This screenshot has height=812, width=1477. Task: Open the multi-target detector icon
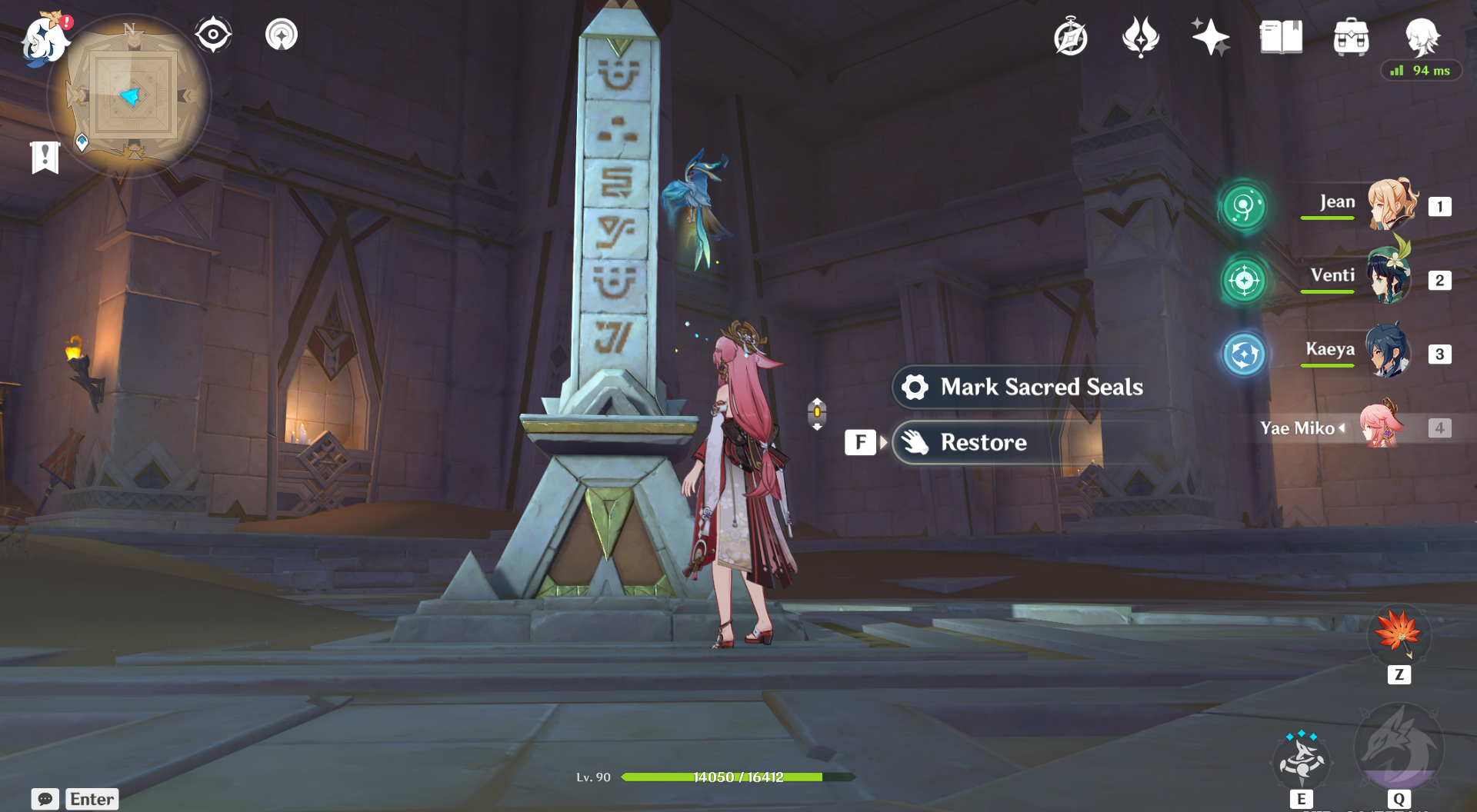[x=282, y=35]
